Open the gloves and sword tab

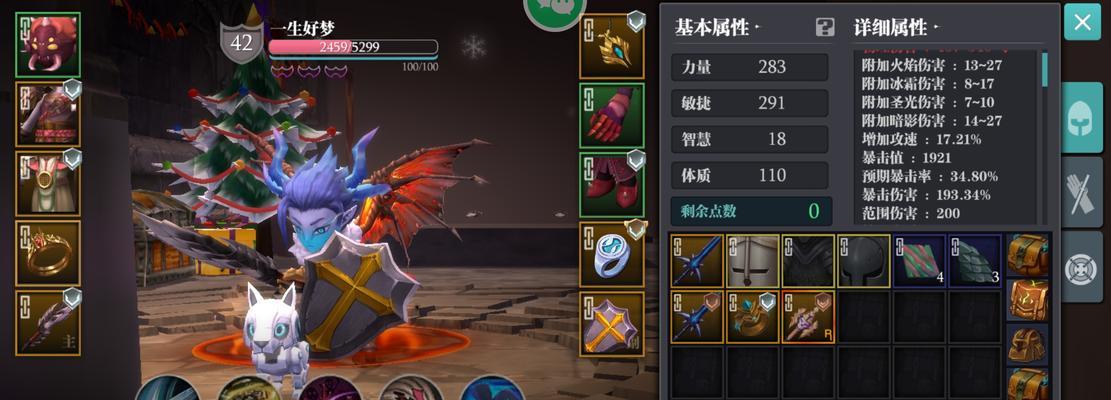click(1082, 191)
